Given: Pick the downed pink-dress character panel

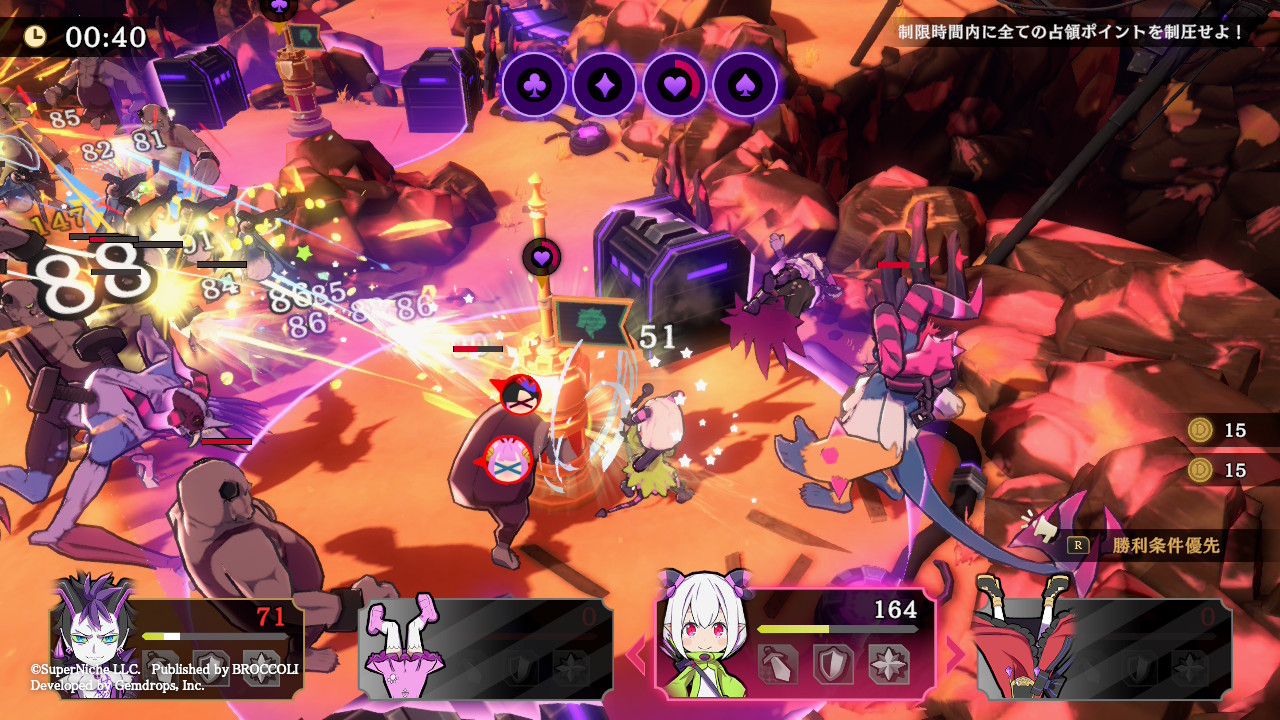Looking at the screenshot, I should pos(486,648).
